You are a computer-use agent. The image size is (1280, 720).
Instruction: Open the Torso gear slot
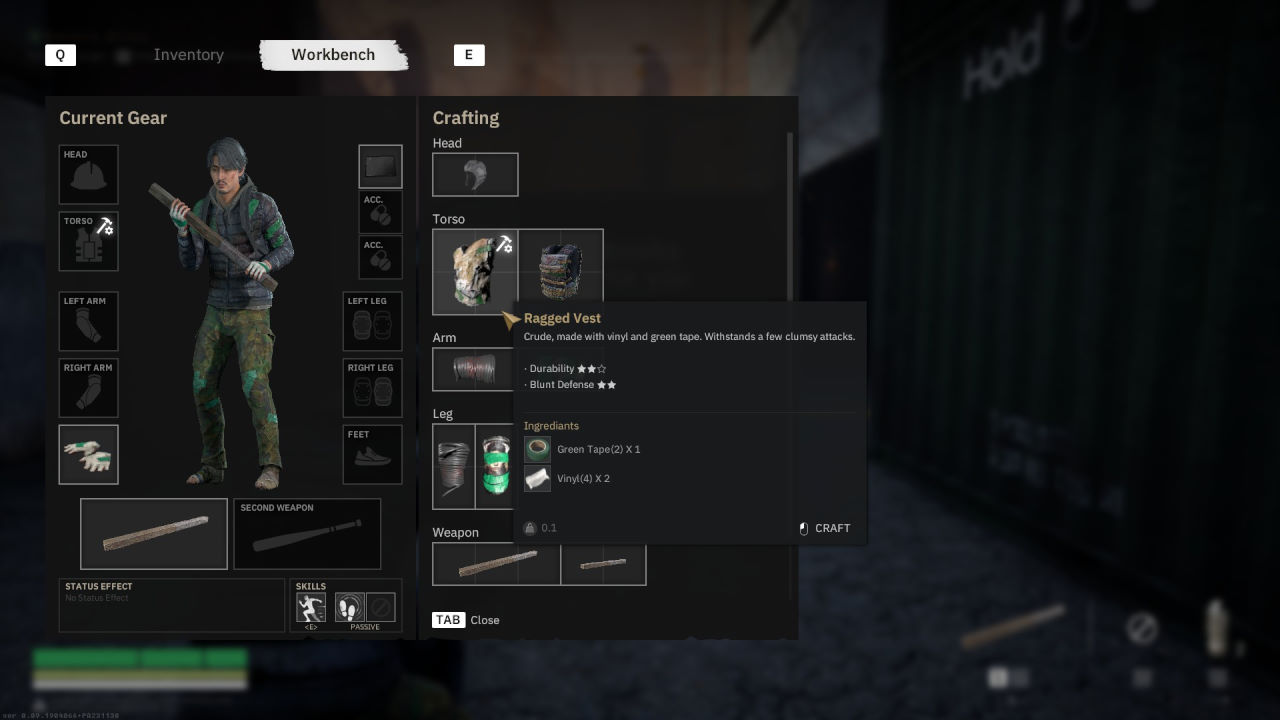tap(88, 241)
